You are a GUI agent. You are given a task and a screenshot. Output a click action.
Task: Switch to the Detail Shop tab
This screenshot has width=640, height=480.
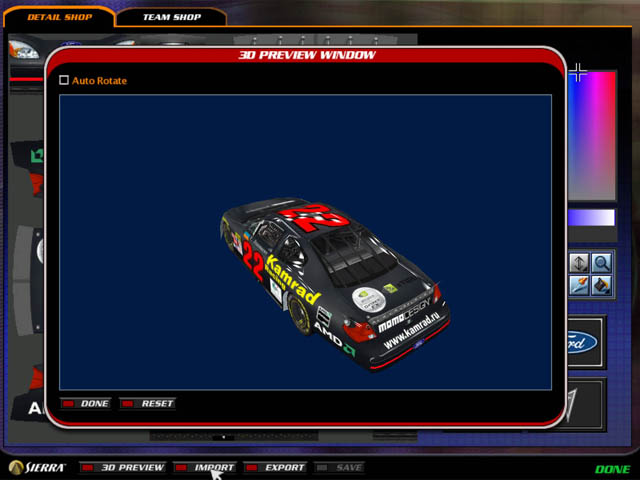tap(60, 17)
